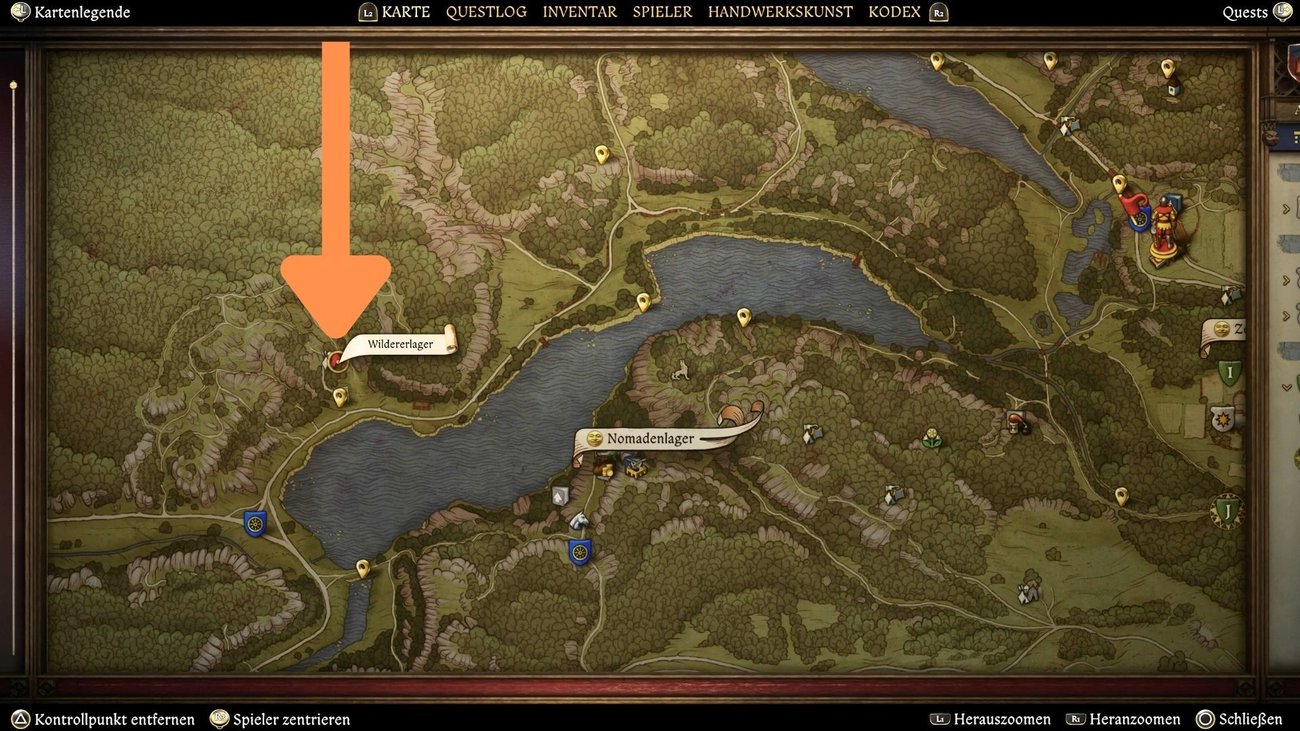Screen dimensions: 1300x731
Task: Click the white animal marker mid-map
Action: tap(679, 370)
